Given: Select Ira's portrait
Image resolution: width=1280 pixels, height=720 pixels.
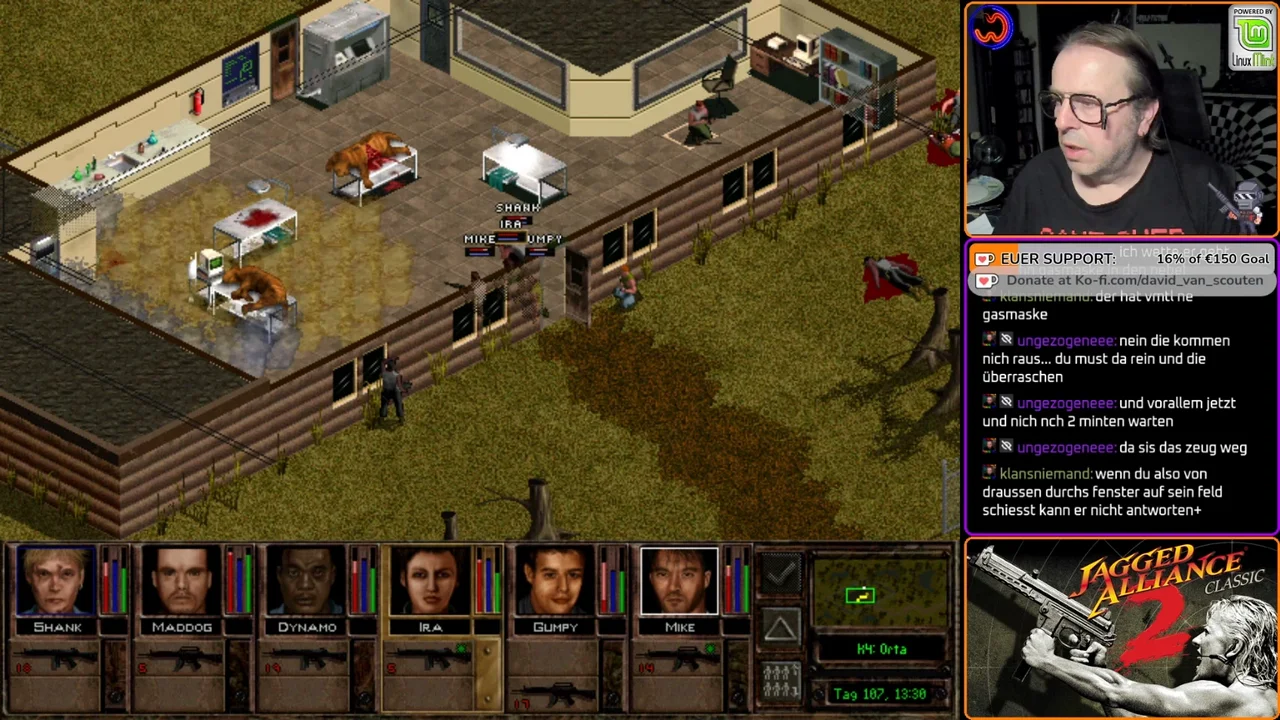Looking at the screenshot, I should tap(430, 580).
